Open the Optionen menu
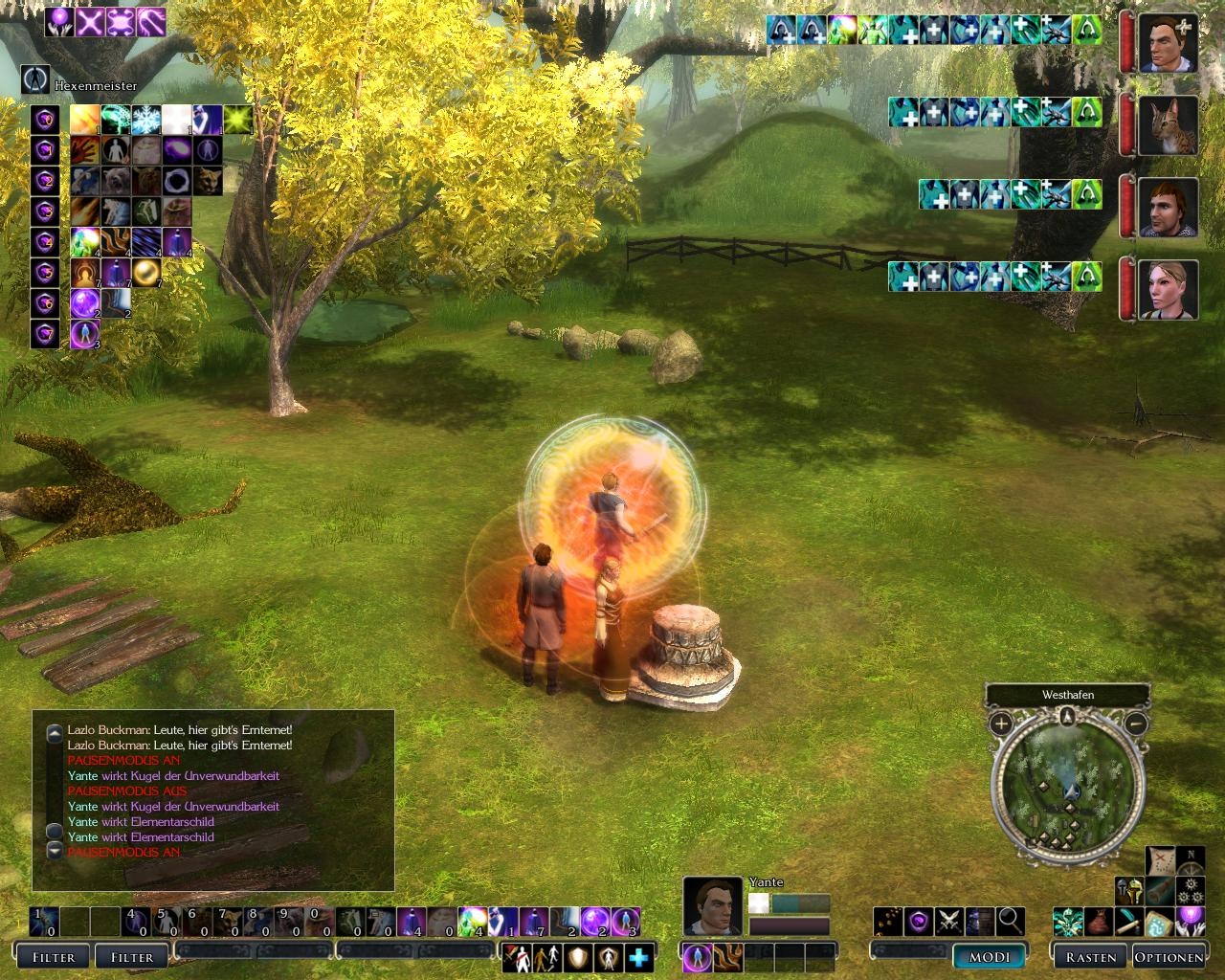 pos(1169,956)
